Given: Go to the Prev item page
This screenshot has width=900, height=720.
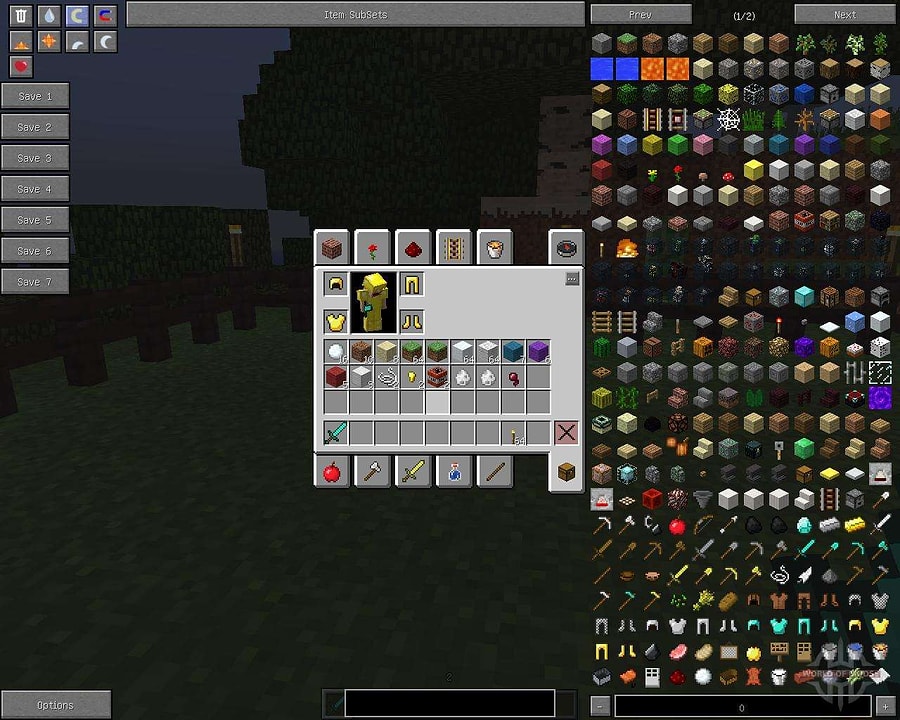Looking at the screenshot, I should tap(640, 15).
